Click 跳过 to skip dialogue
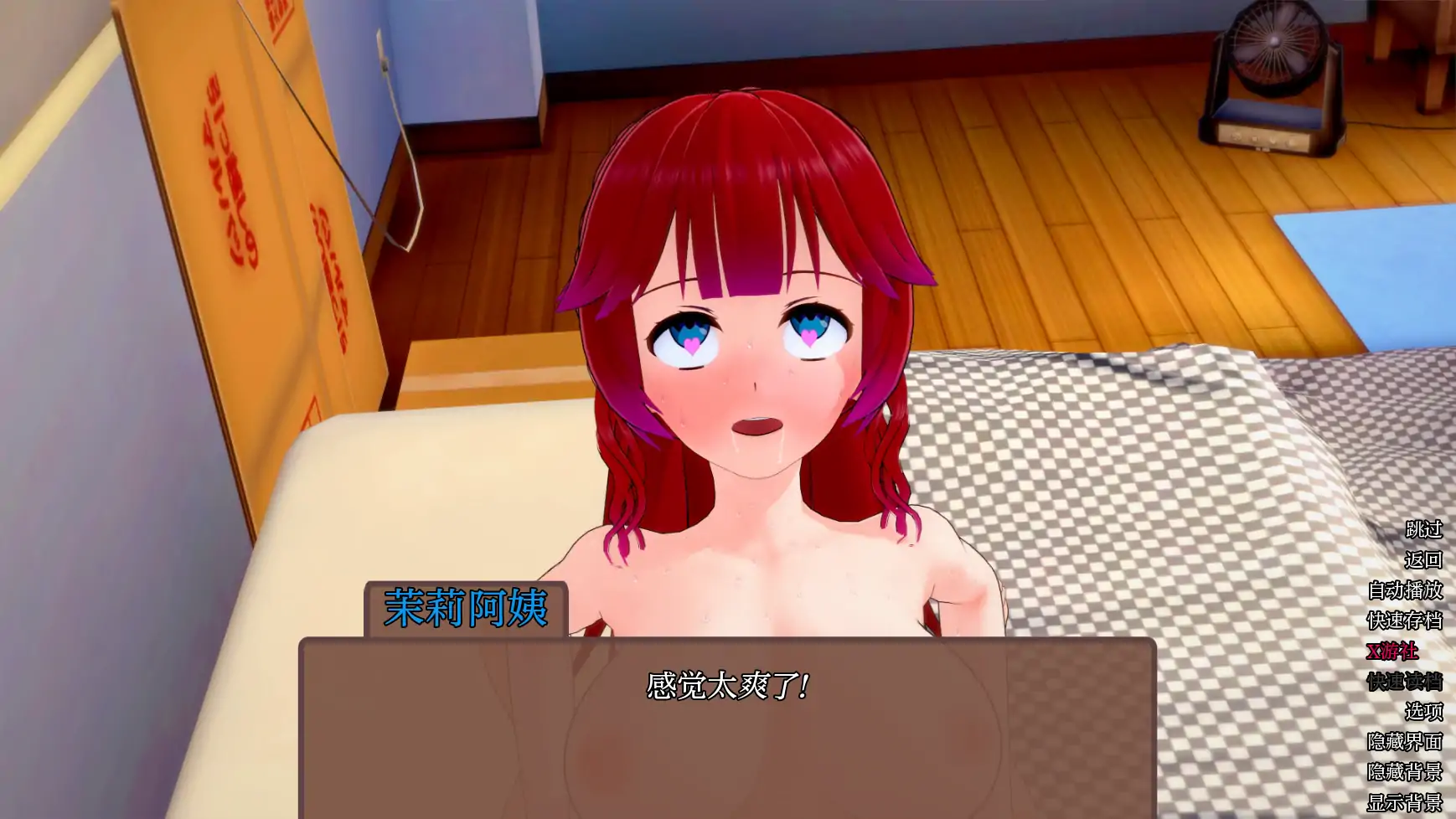Image resolution: width=1456 pixels, height=819 pixels. [x=1423, y=531]
